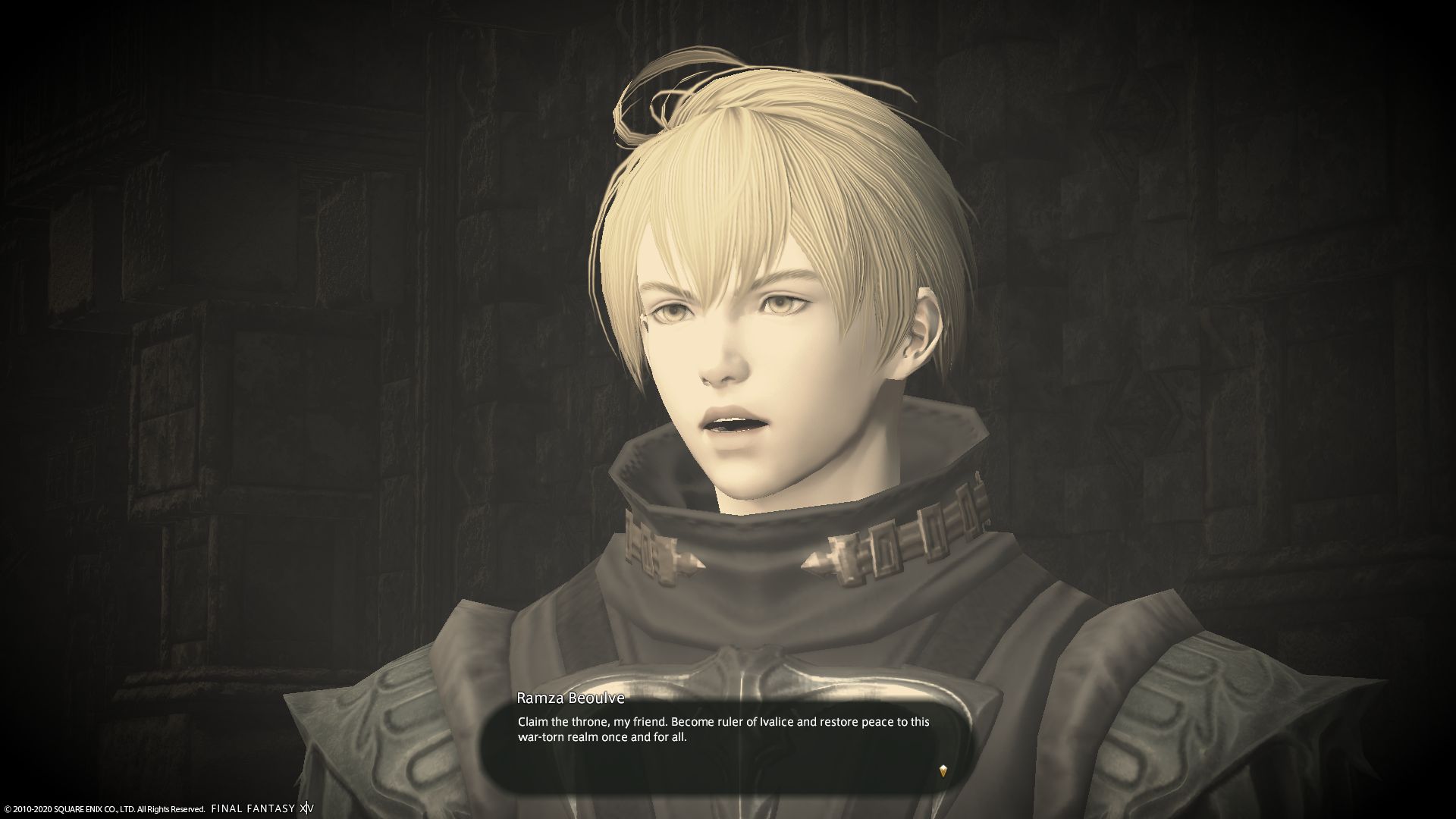Click the copyright symbol in the corner

pyautogui.click(x=8, y=808)
